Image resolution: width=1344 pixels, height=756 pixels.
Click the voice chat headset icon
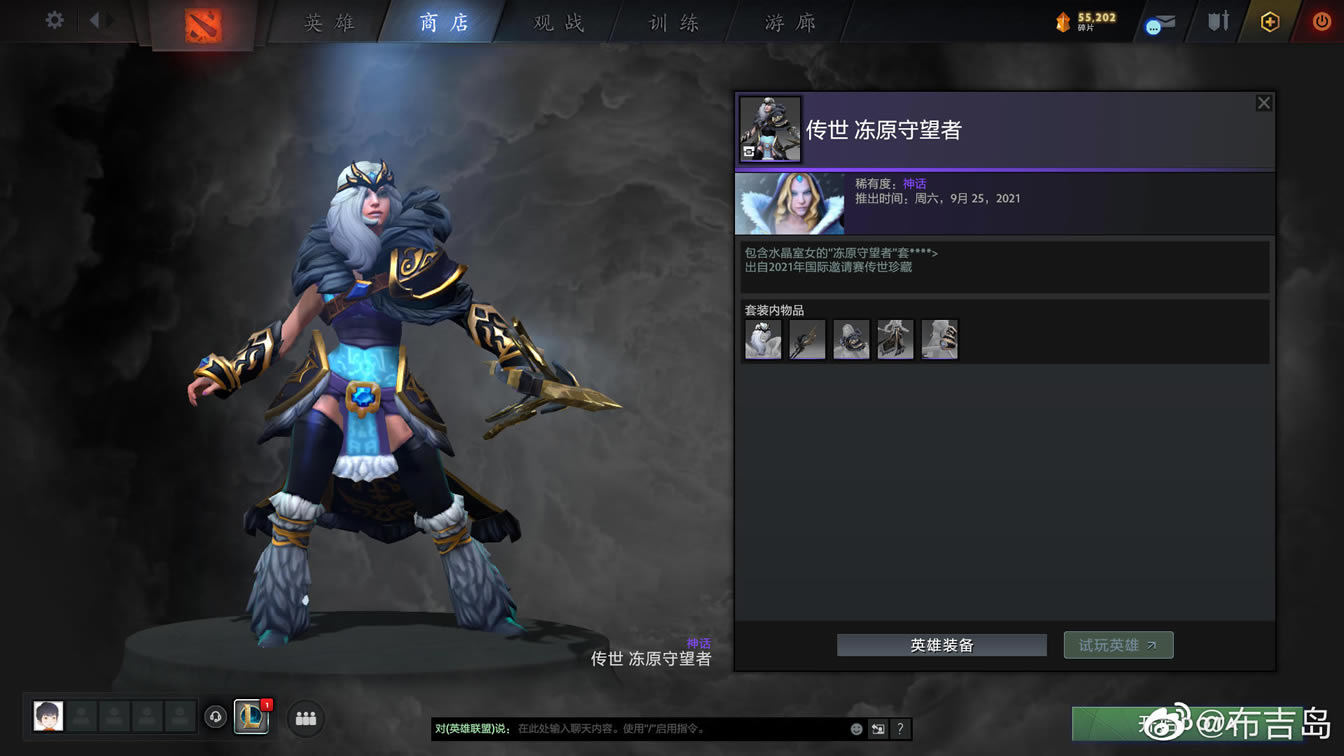(215, 718)
